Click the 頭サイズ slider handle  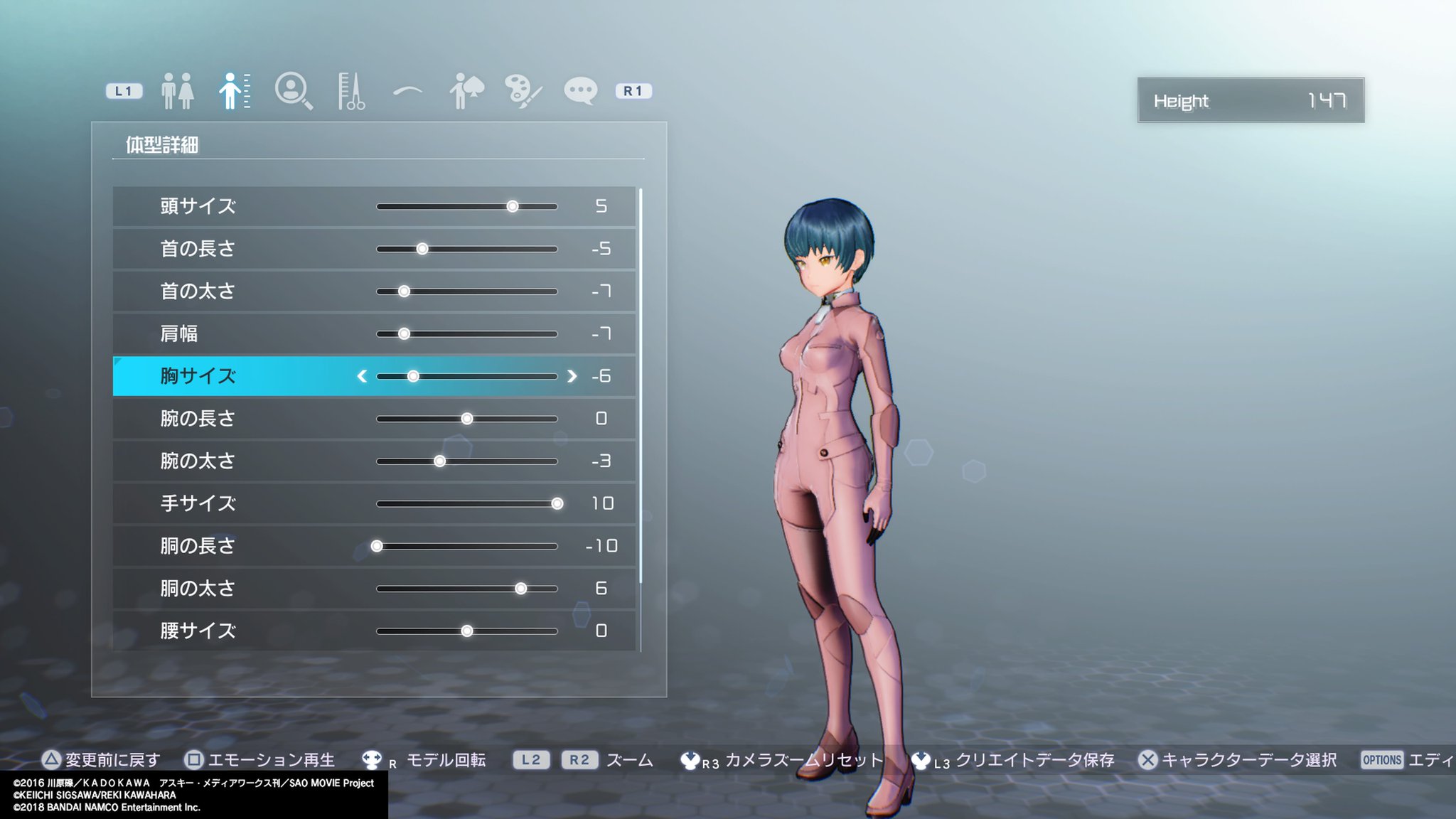[513, 206]
